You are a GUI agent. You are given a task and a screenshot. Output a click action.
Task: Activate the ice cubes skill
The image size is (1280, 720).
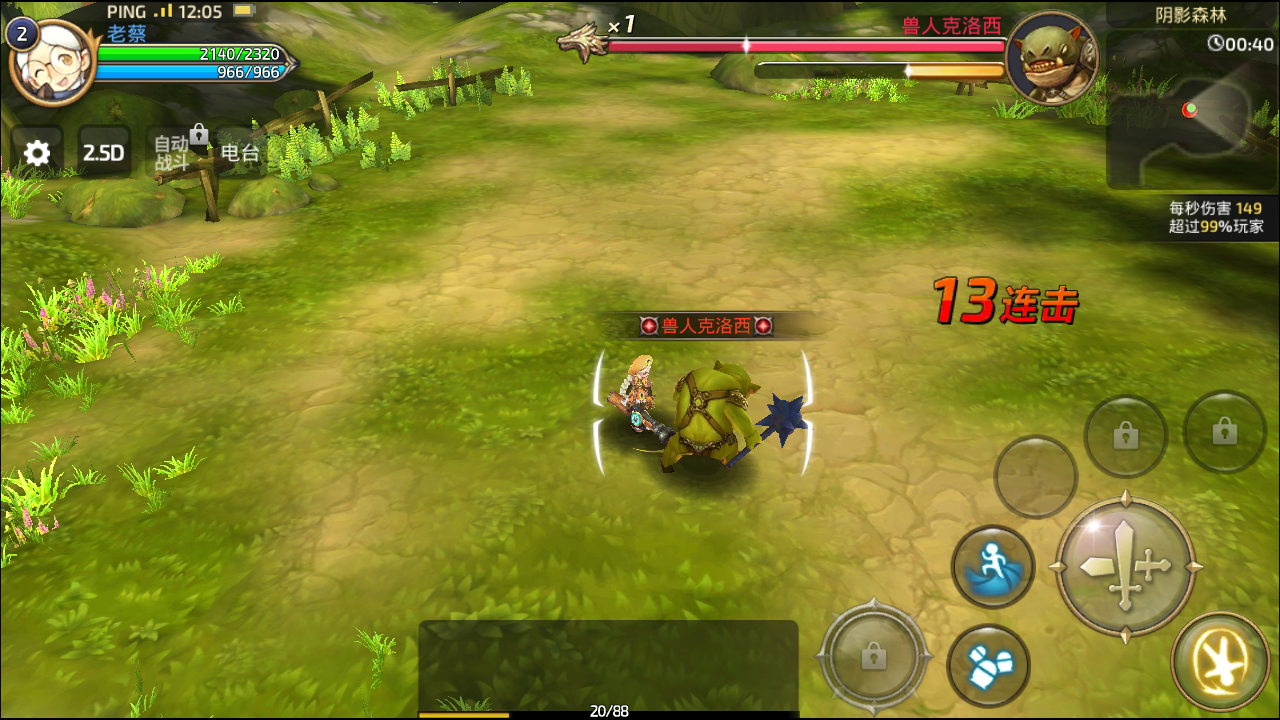point(988,664)
